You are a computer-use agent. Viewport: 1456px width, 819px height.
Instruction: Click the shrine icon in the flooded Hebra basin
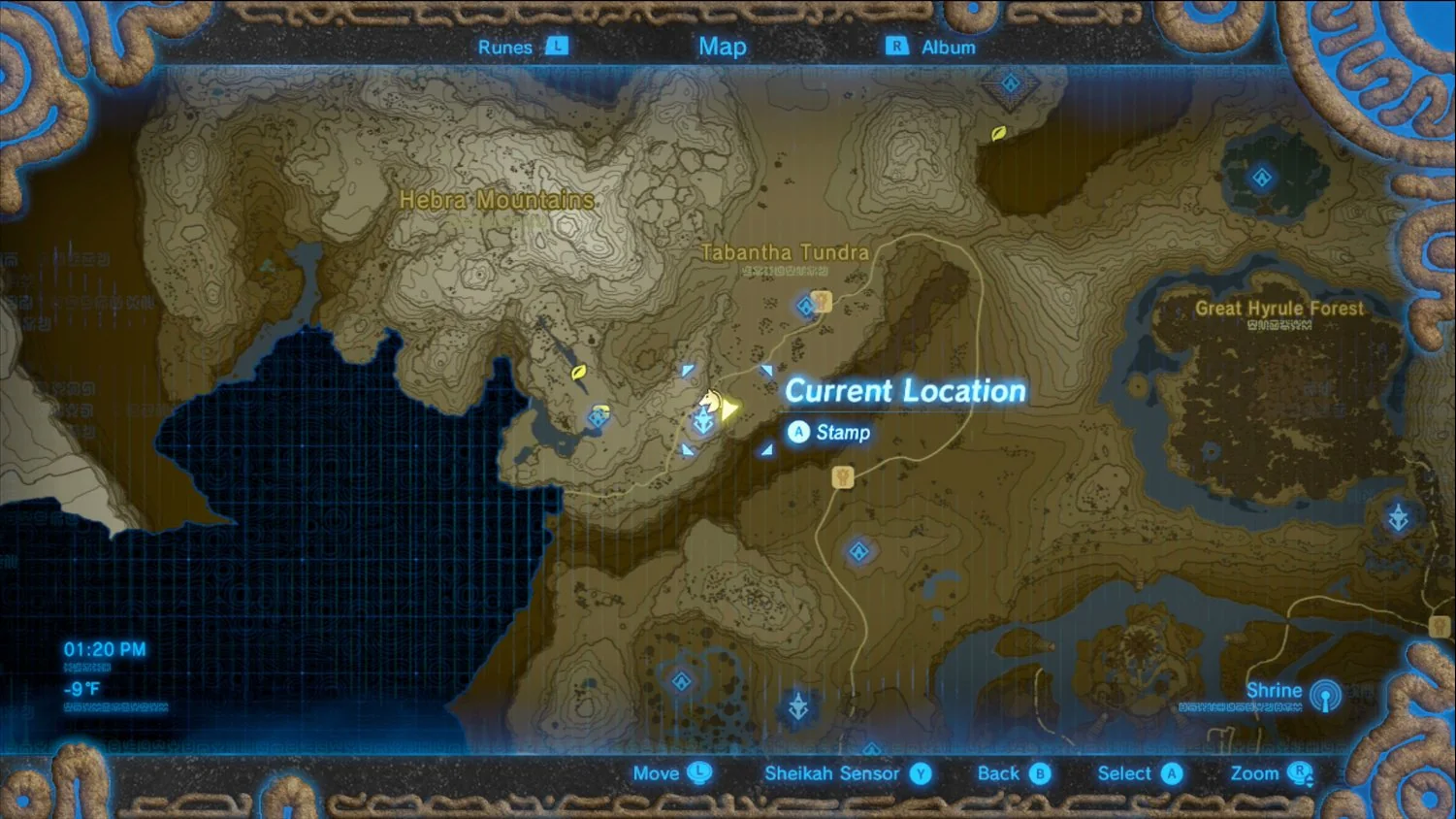(x=599, y=419)
